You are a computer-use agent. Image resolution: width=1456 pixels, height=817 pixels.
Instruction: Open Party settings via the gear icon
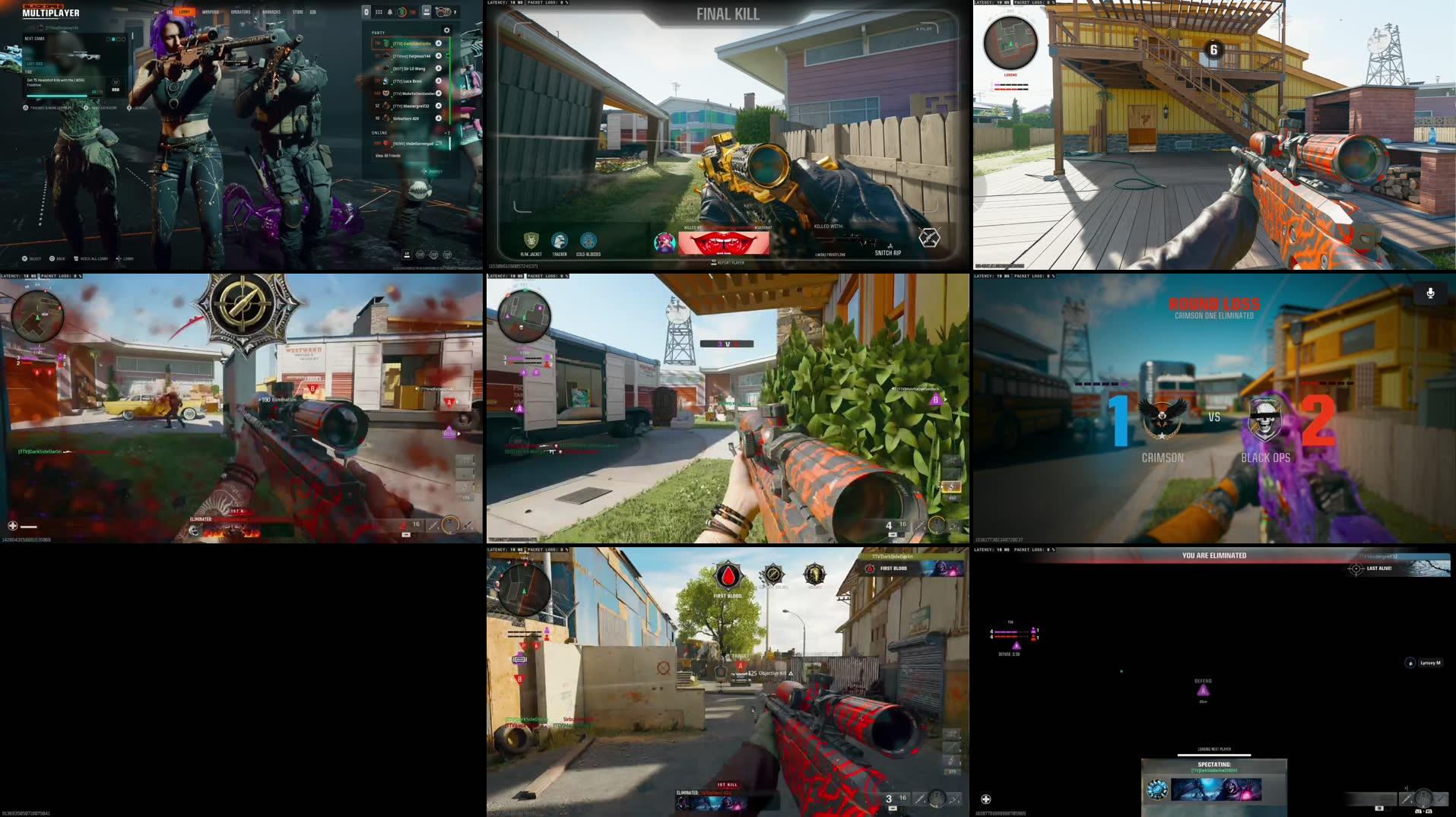[446, 30]
